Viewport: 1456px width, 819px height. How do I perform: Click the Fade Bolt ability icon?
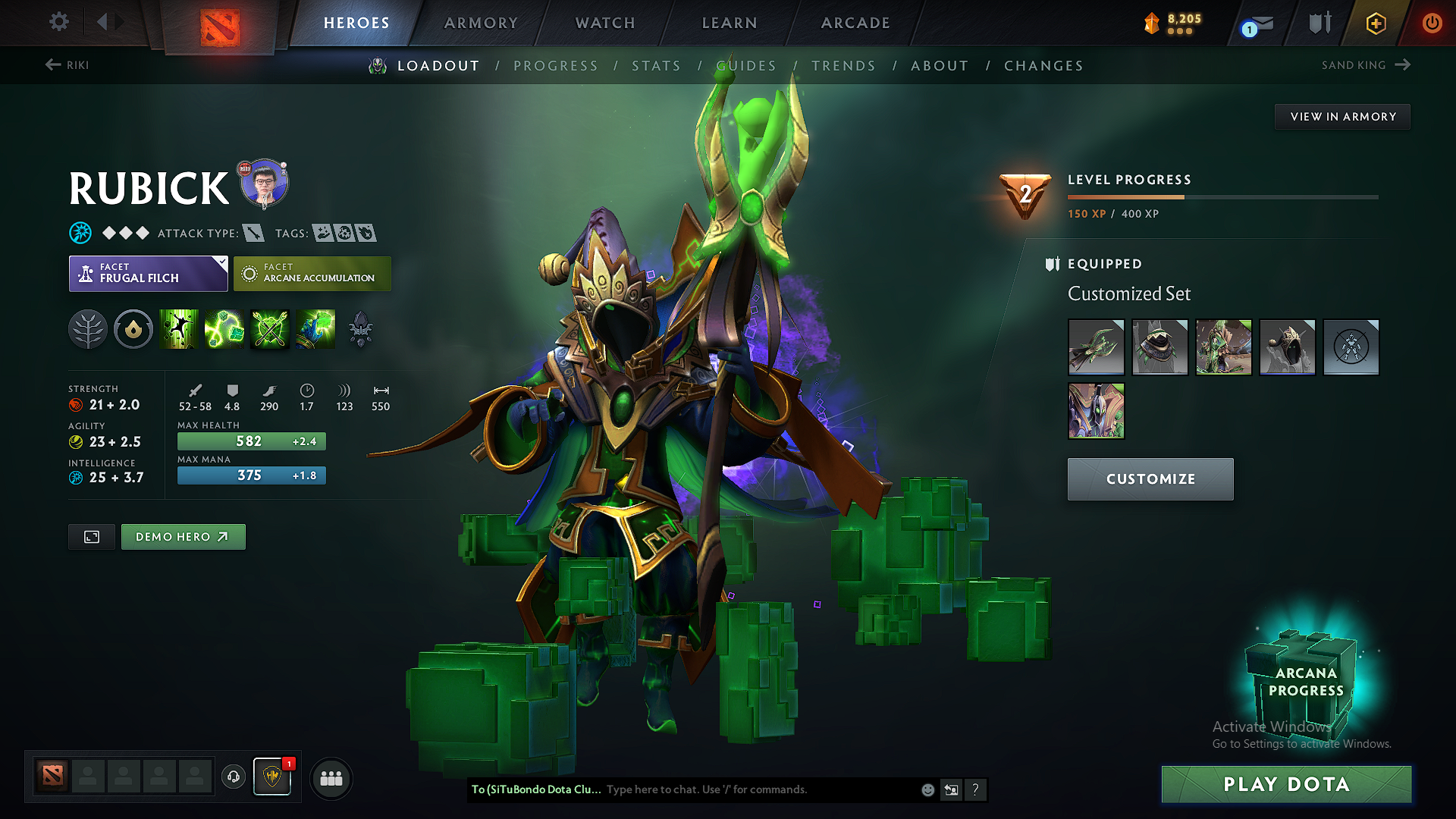click(x=224, y=329)
